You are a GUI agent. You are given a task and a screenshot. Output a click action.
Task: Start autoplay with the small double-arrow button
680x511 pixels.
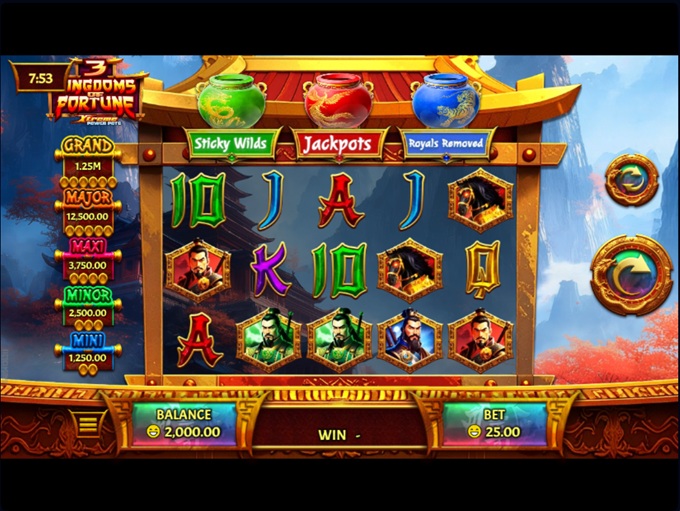[632, 181]
